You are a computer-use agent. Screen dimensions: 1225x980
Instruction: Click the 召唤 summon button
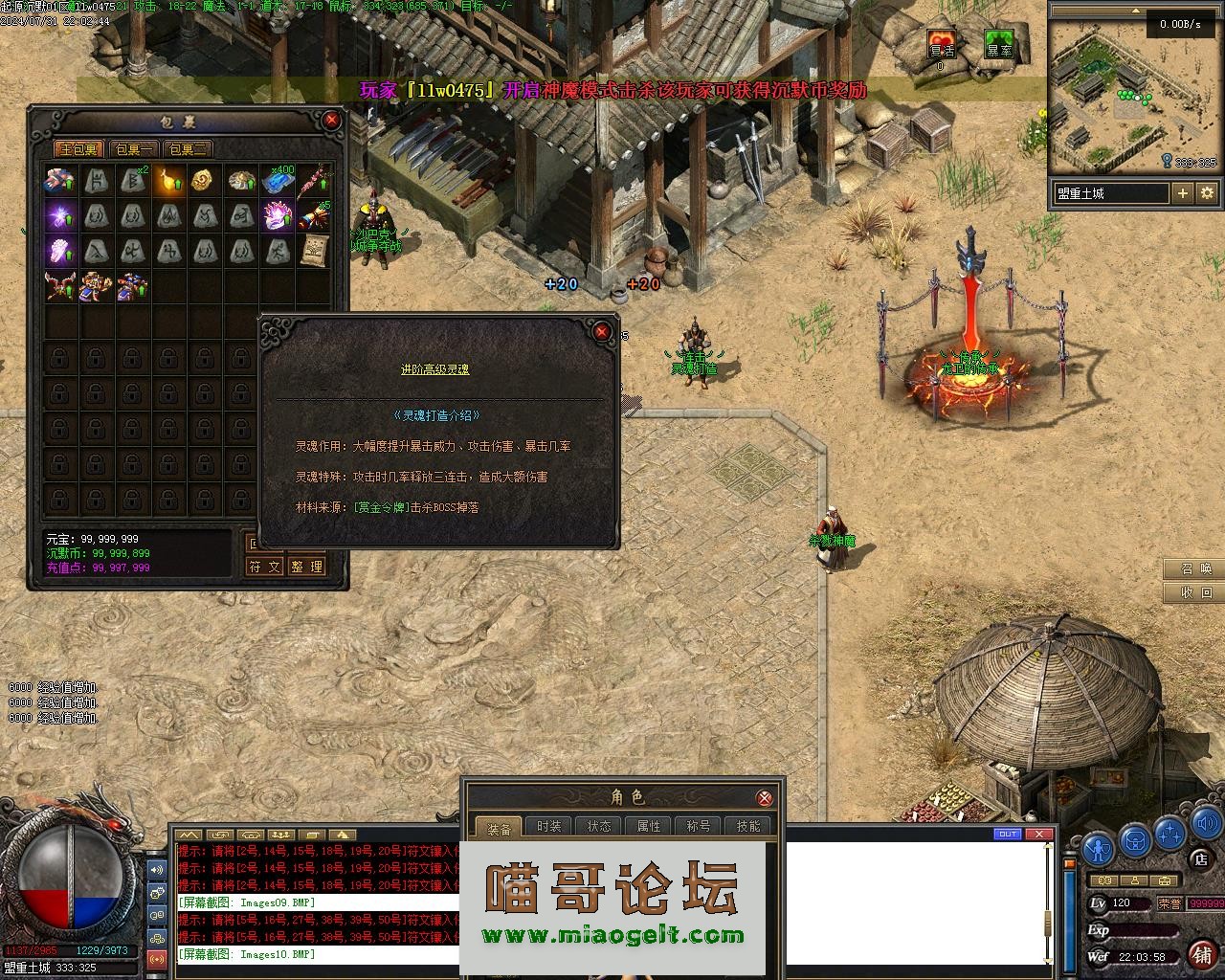click(x=1194, y=569)
